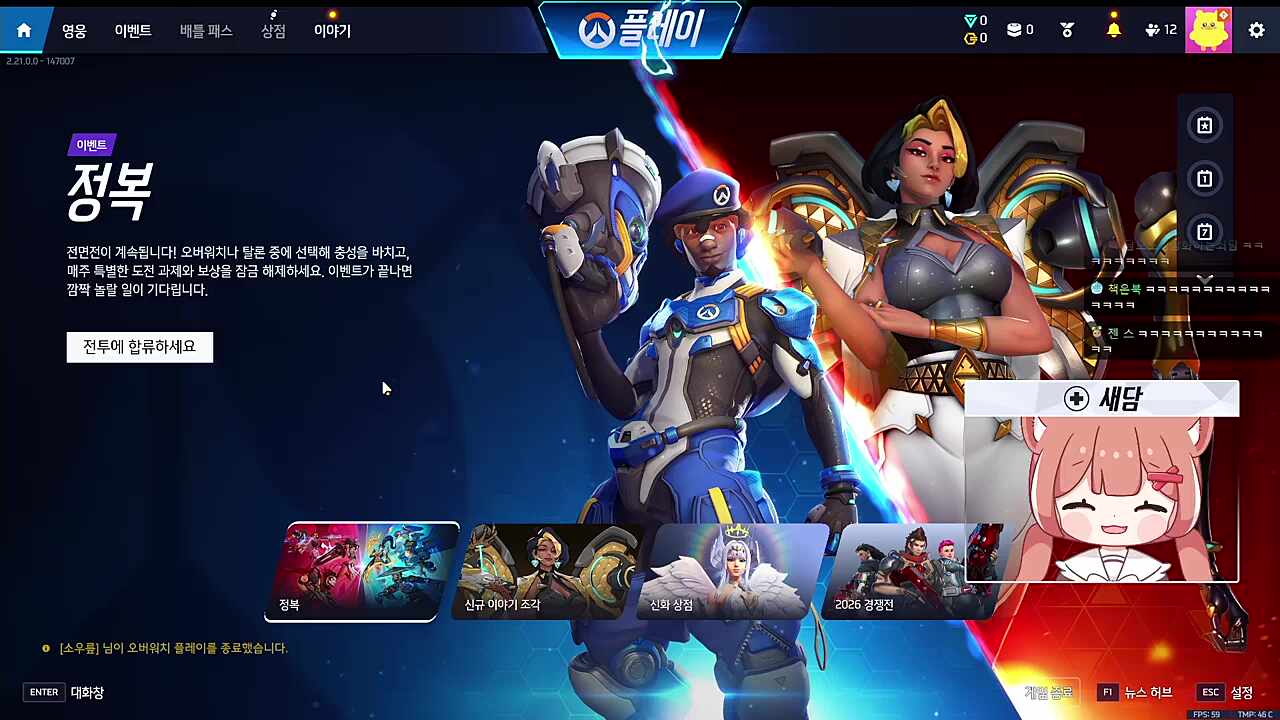Click the 전투에 합류하세요 button

(x=139, y=346)
